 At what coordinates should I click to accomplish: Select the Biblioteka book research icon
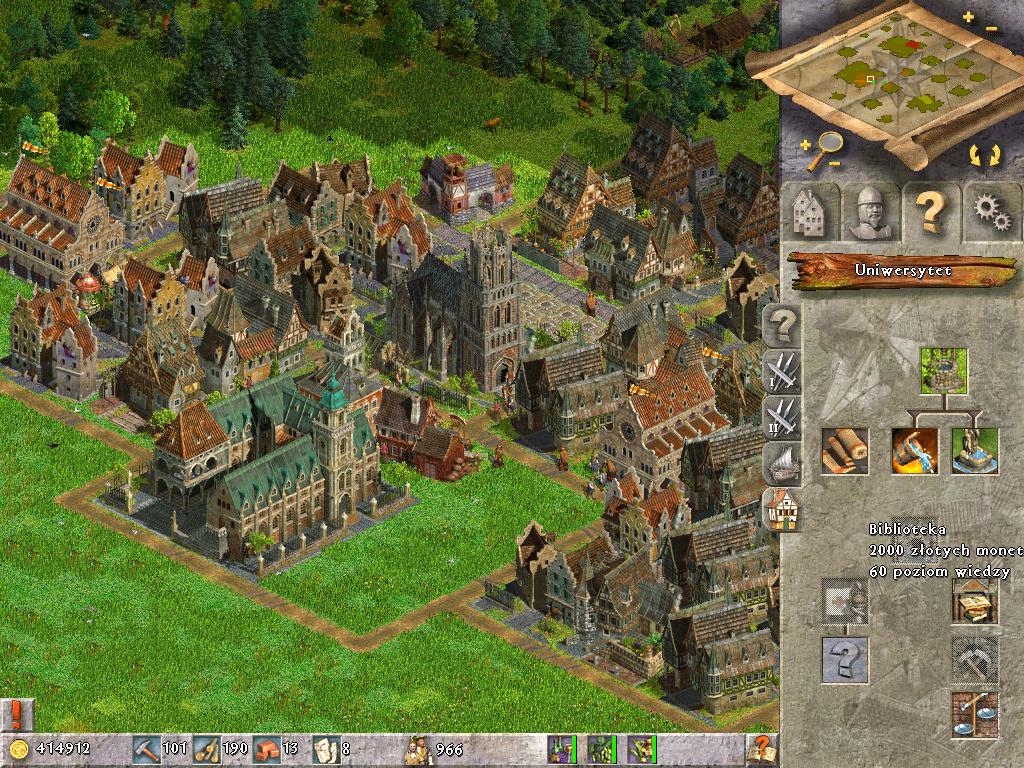(x=974, y=601)
